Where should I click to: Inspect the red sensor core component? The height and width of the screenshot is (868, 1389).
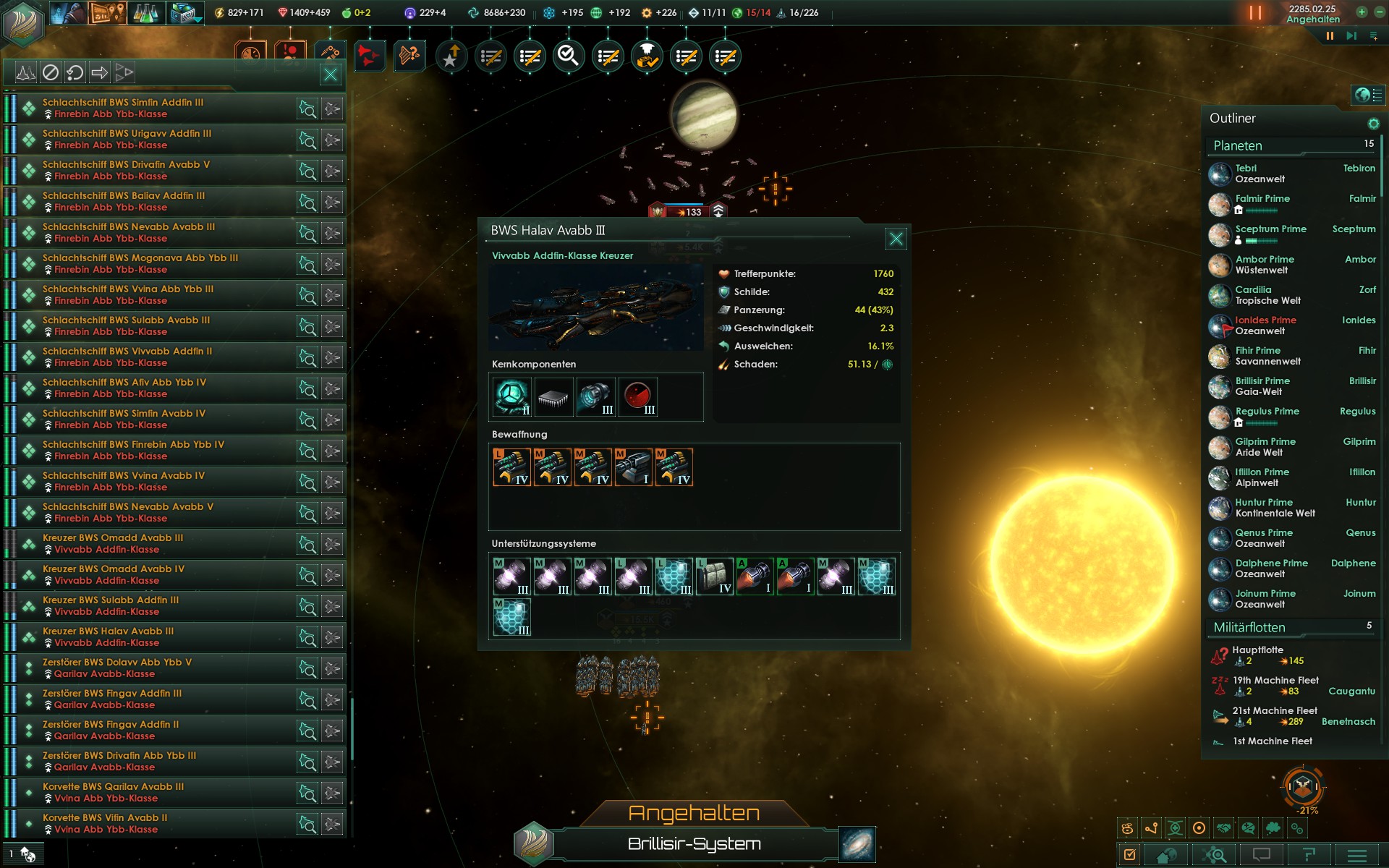[637, 396]
